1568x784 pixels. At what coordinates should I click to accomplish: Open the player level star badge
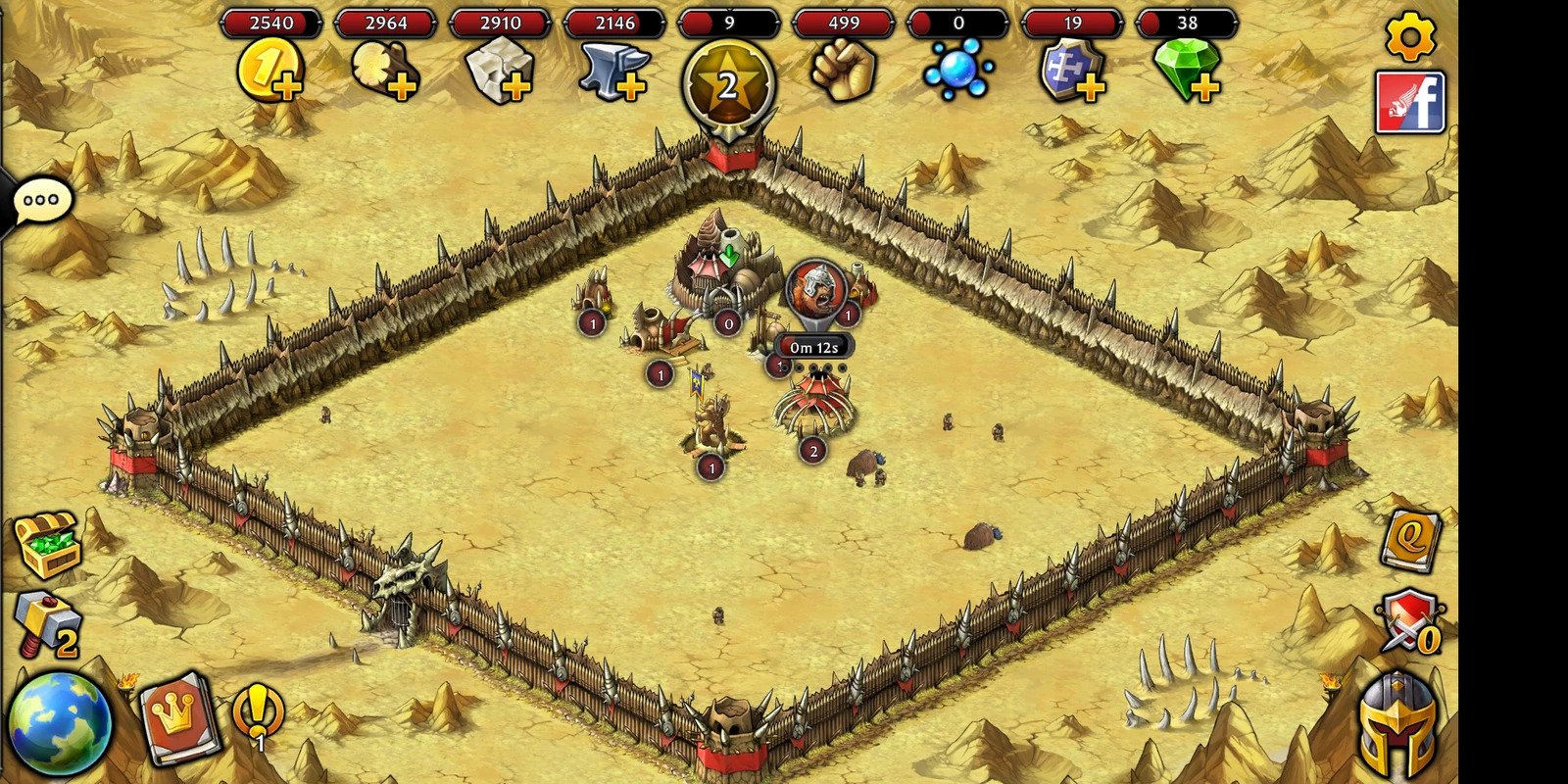(728, 85)
